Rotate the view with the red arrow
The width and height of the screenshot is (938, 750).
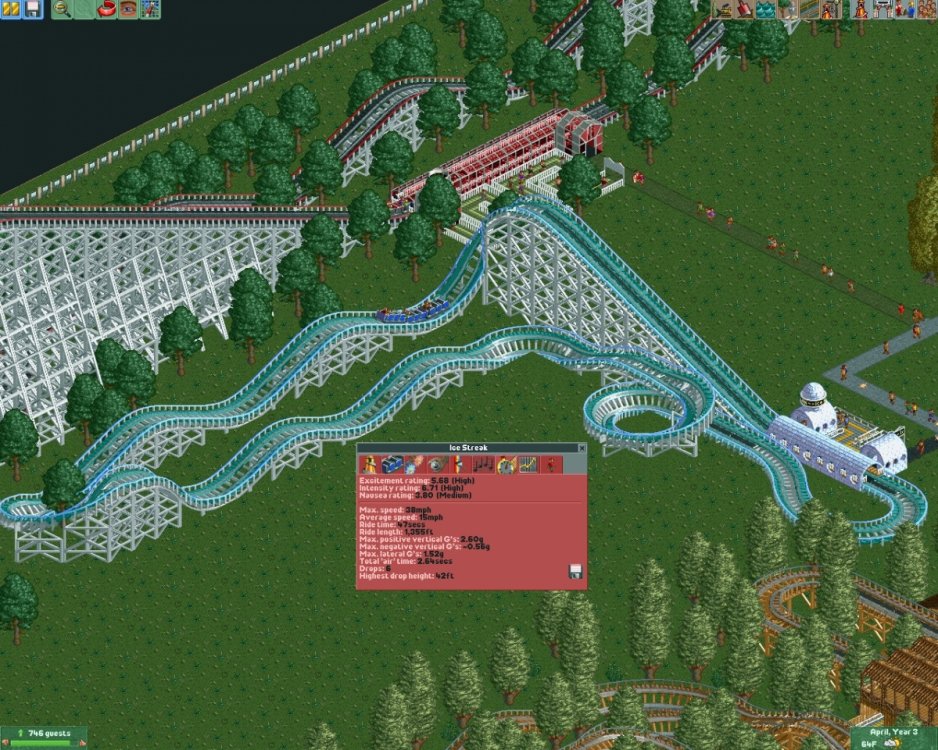tap(106, 9)
